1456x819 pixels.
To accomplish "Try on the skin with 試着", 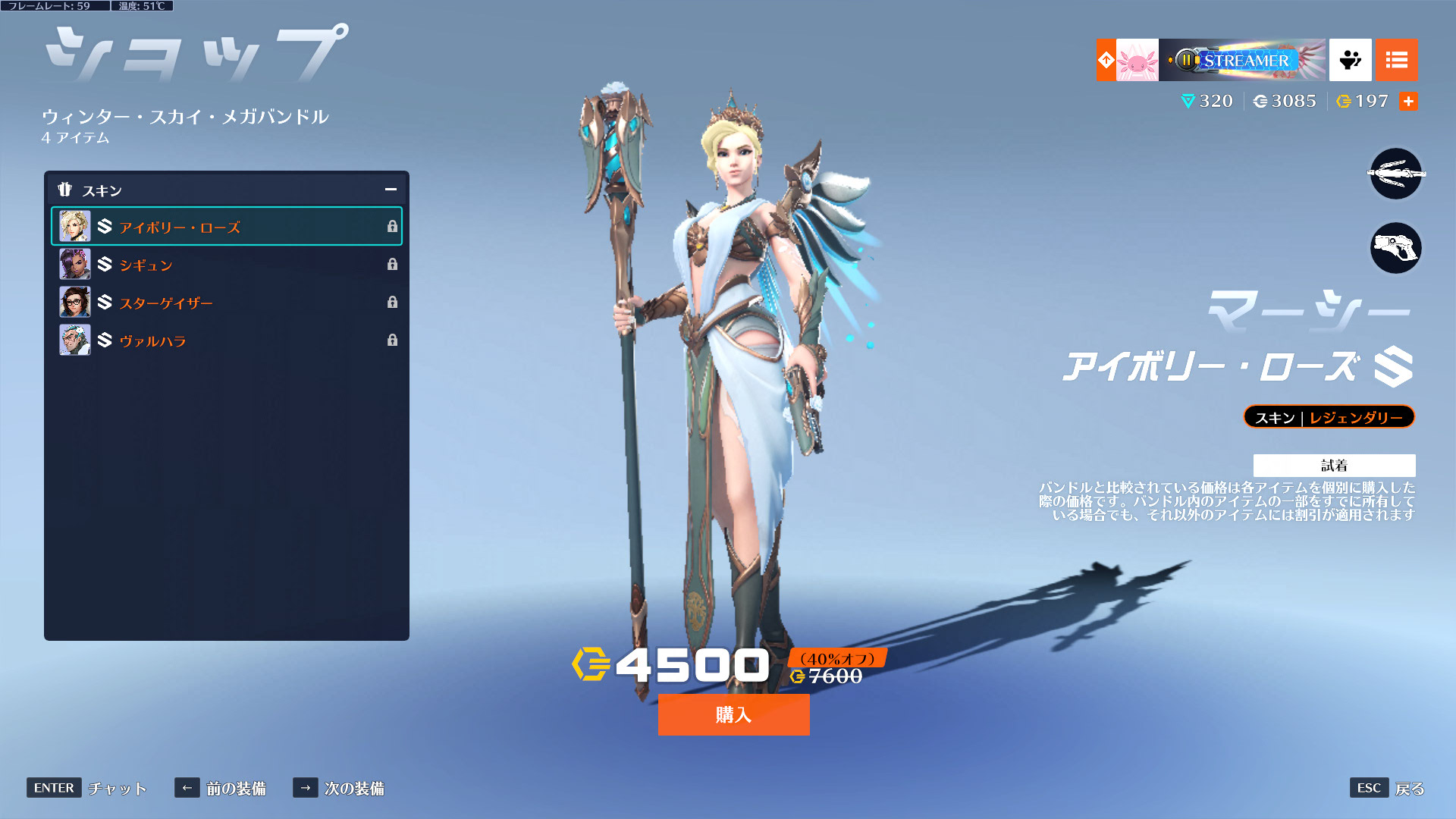I will pos(1334,465).
